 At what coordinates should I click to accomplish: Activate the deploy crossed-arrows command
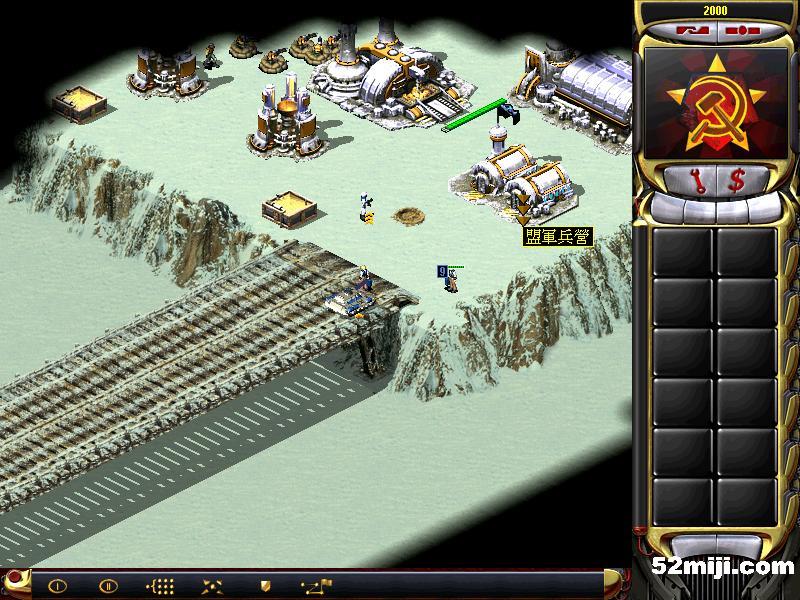coord(212,586)
